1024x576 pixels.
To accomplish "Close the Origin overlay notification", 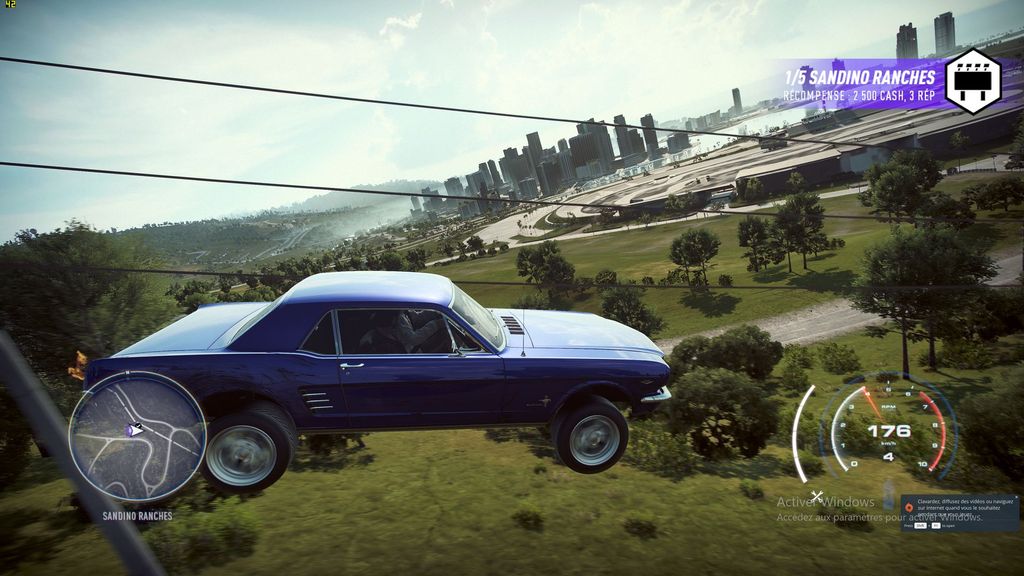I will (x=1016, y=498).
